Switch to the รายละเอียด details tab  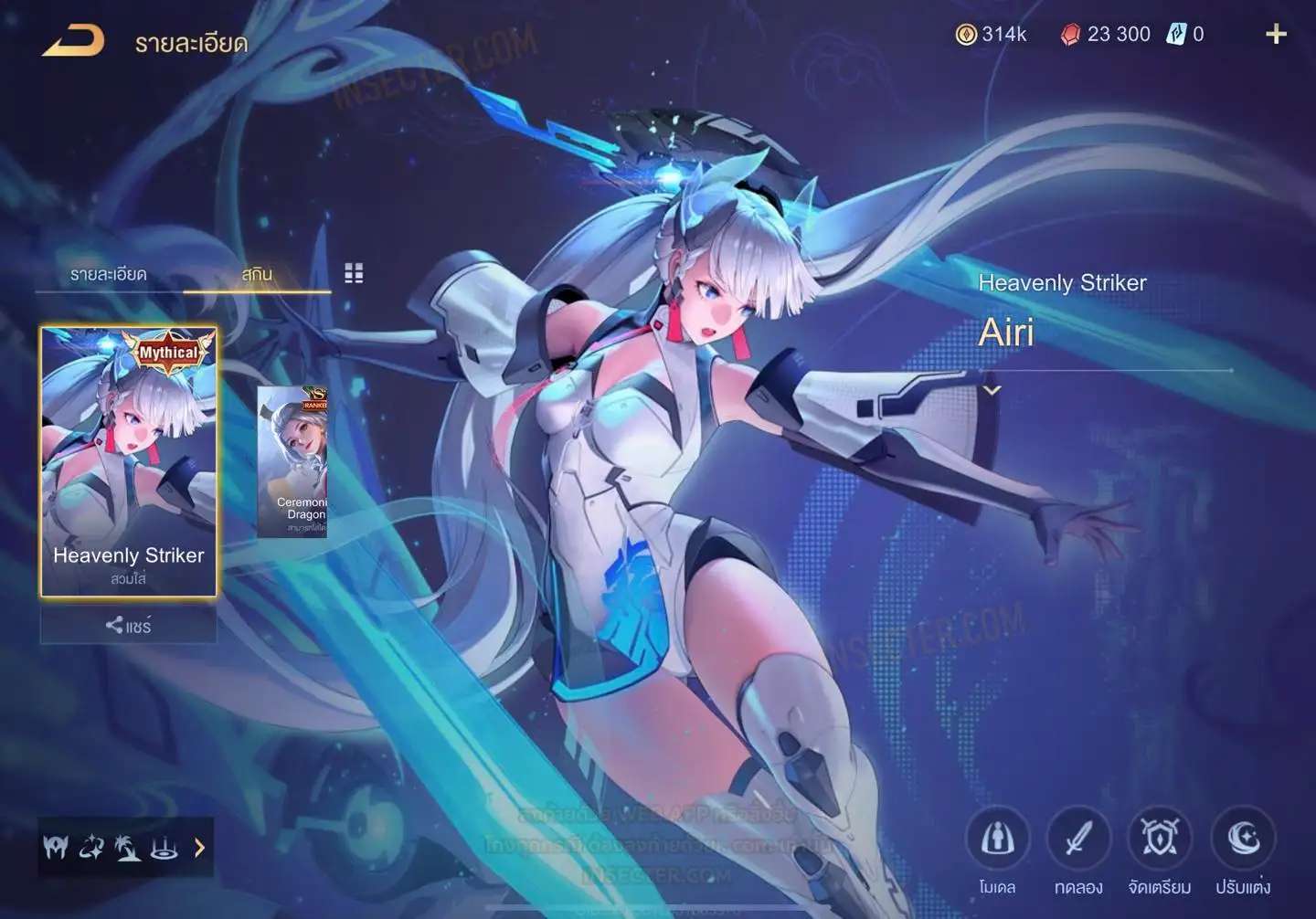(108, 274)
